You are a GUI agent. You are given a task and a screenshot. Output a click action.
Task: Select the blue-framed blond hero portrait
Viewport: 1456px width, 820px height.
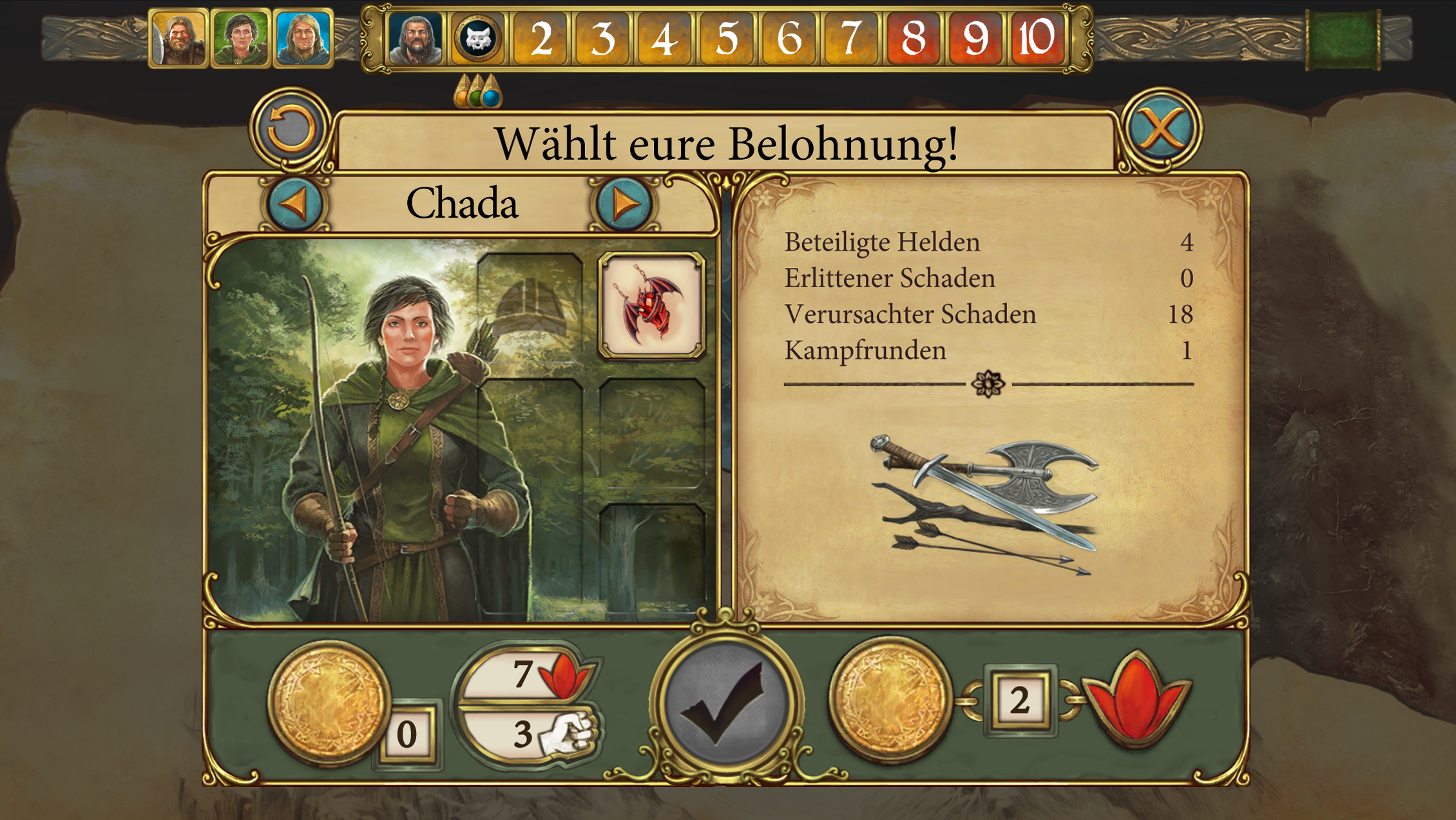tap(303, 39)
